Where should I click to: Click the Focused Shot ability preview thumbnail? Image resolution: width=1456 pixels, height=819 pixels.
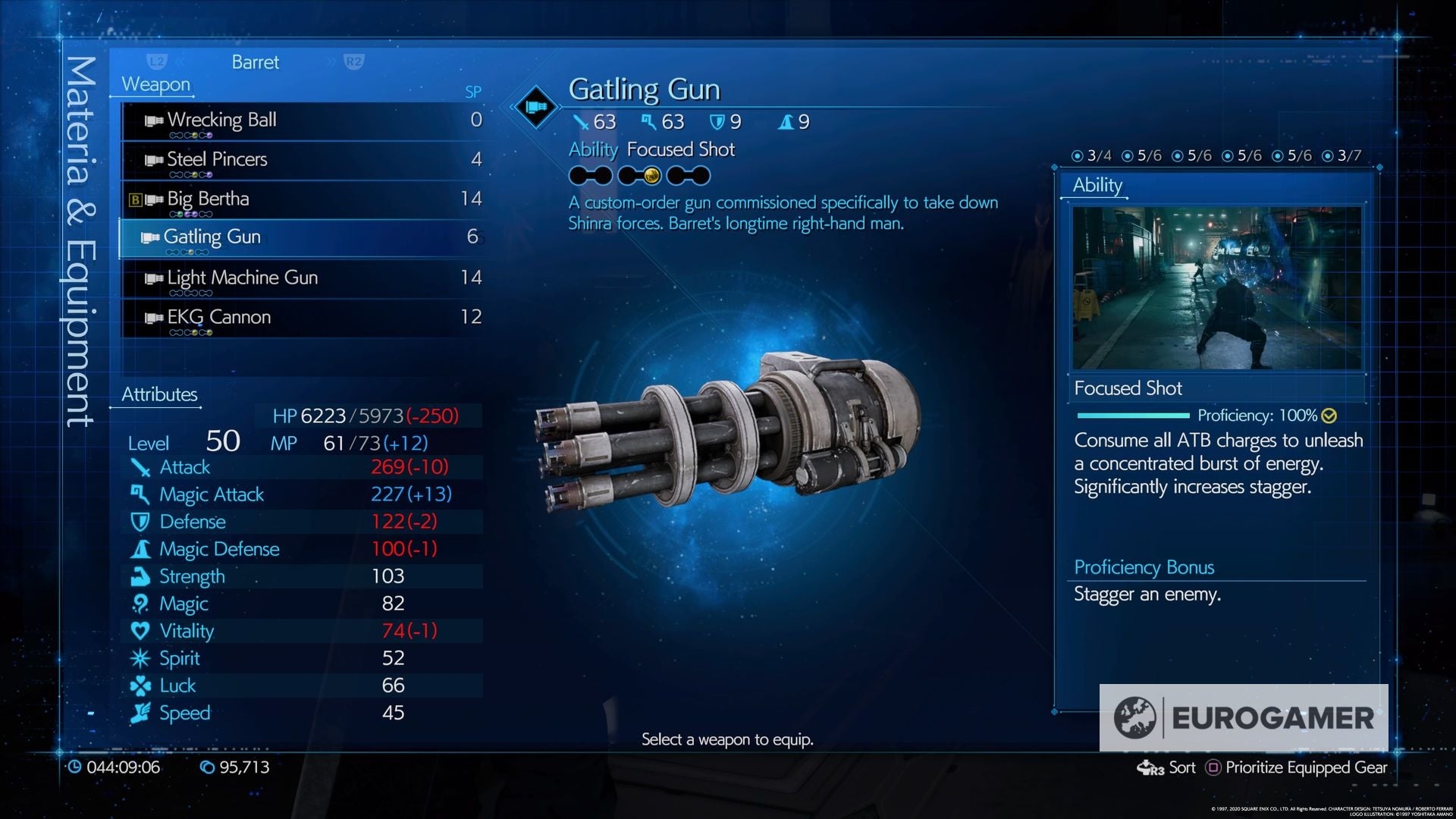coord(1216,288)
